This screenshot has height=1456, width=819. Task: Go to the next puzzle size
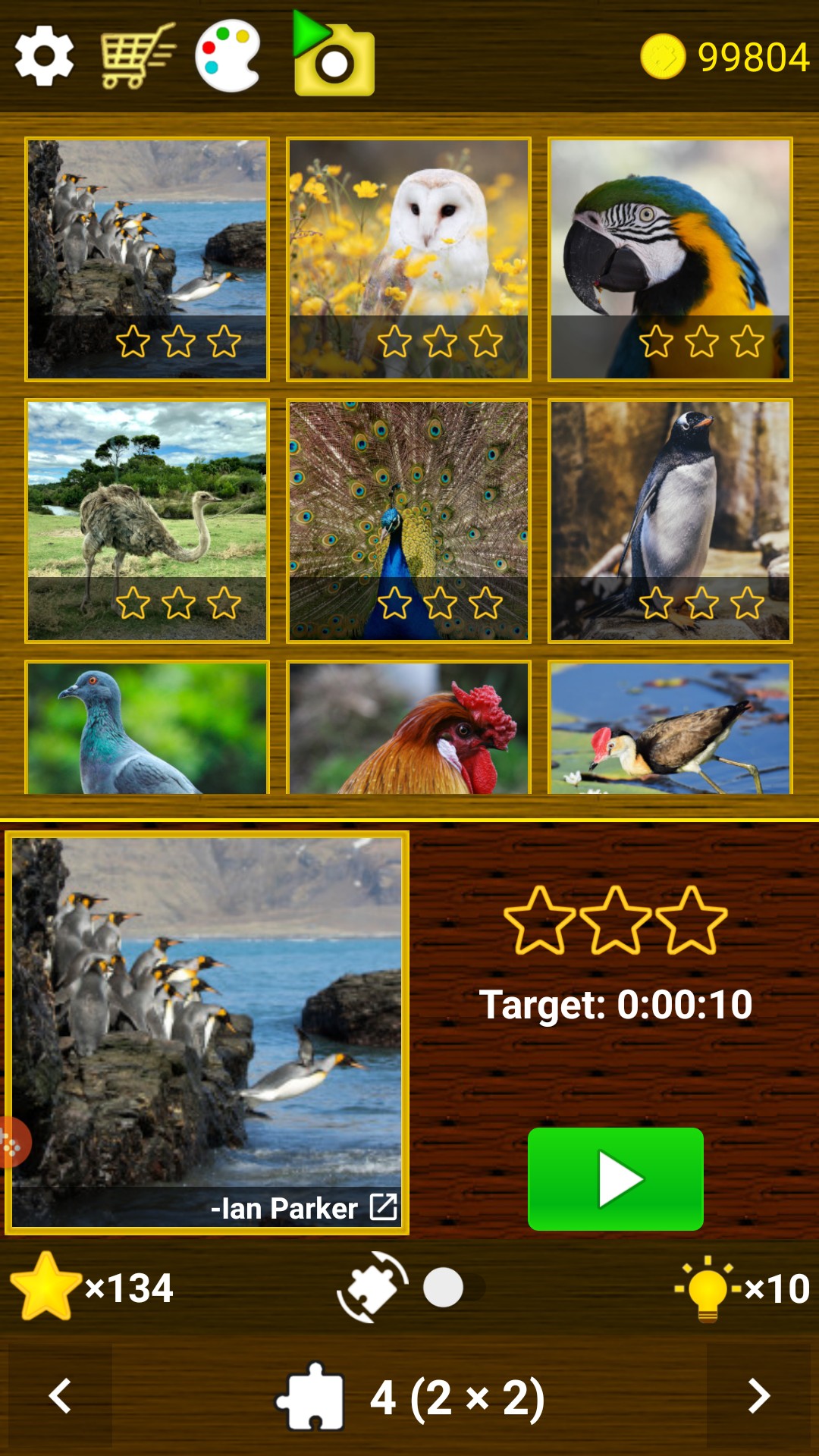(758, 1396)
